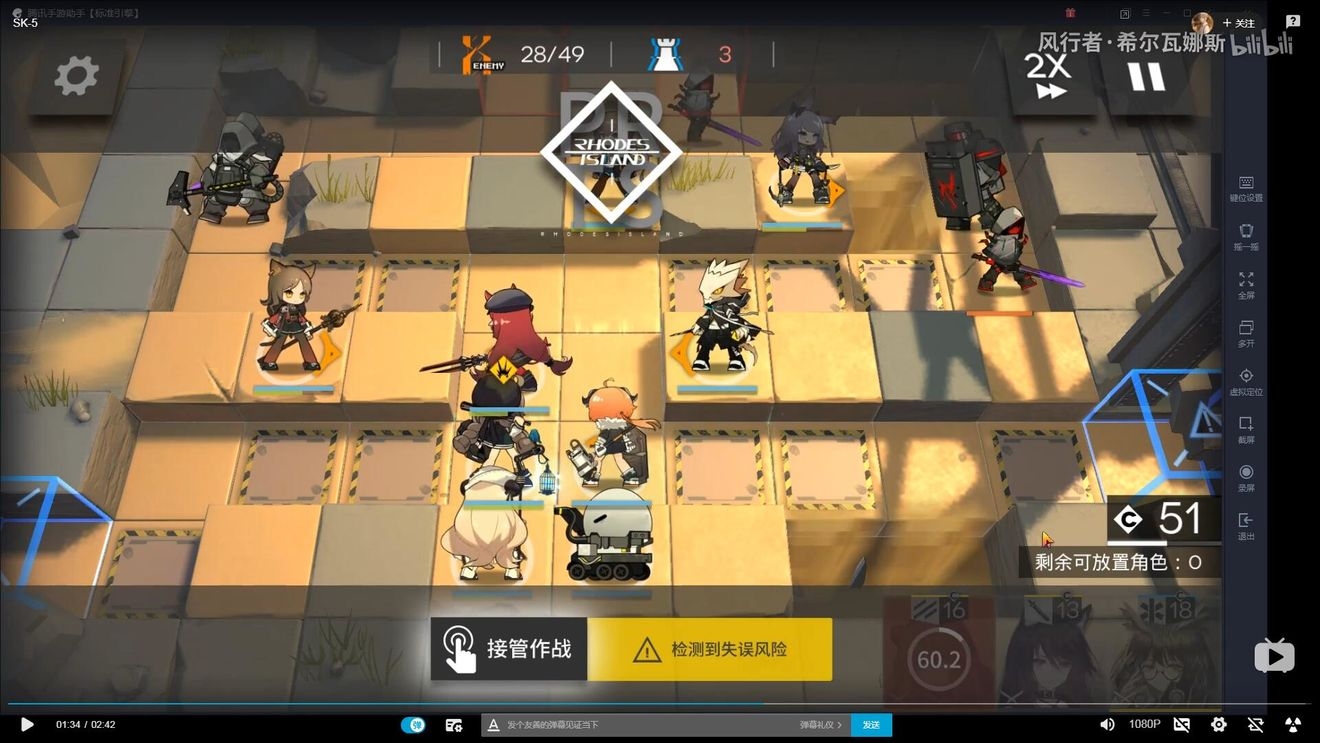This screenshot has height=743, width=1320.
Task: Toggle the video player volume icon
Action: coord(1107,724)
